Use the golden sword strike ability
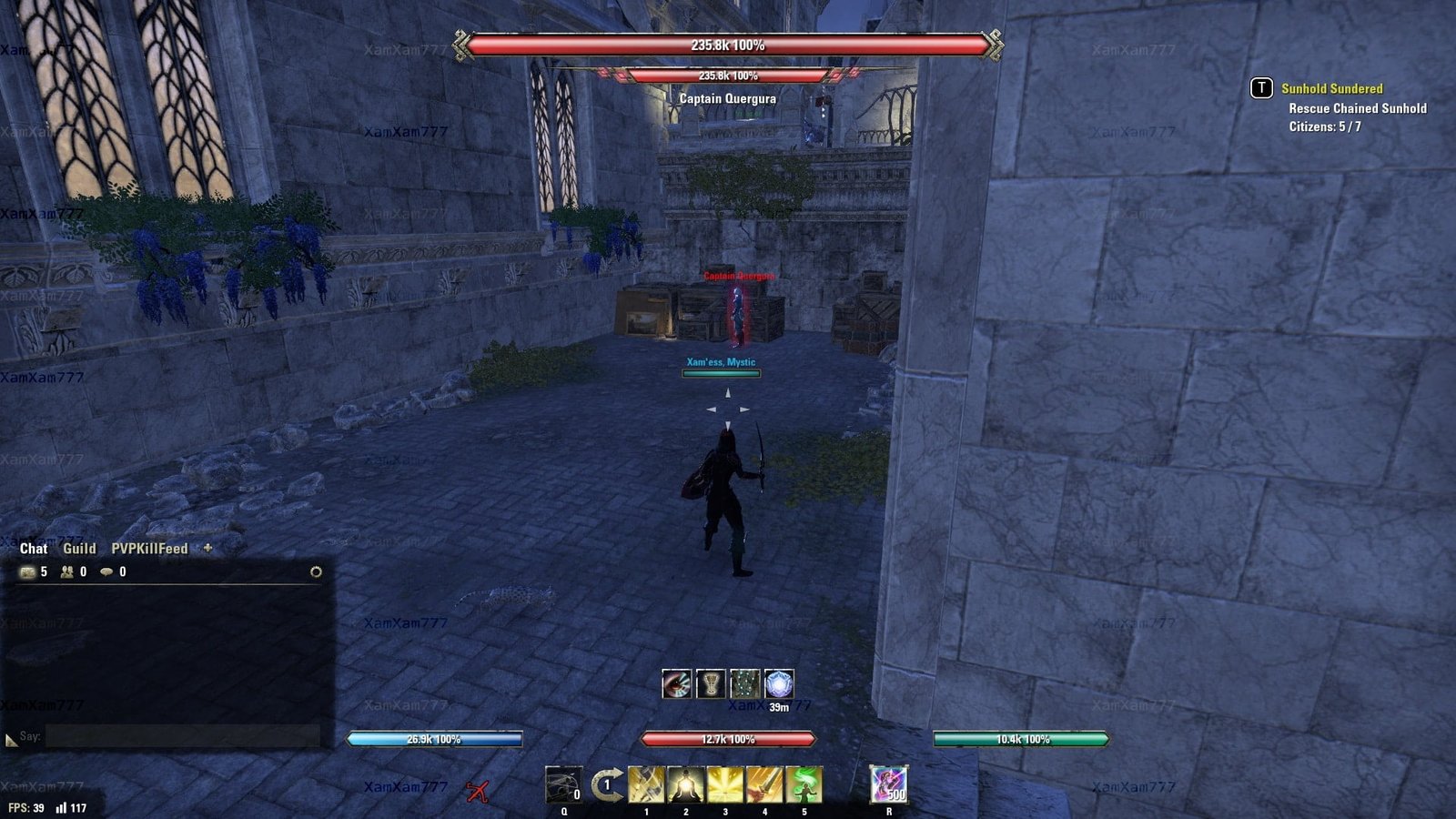This screenshot has height=819, width=1456. (x=764, y=784)
